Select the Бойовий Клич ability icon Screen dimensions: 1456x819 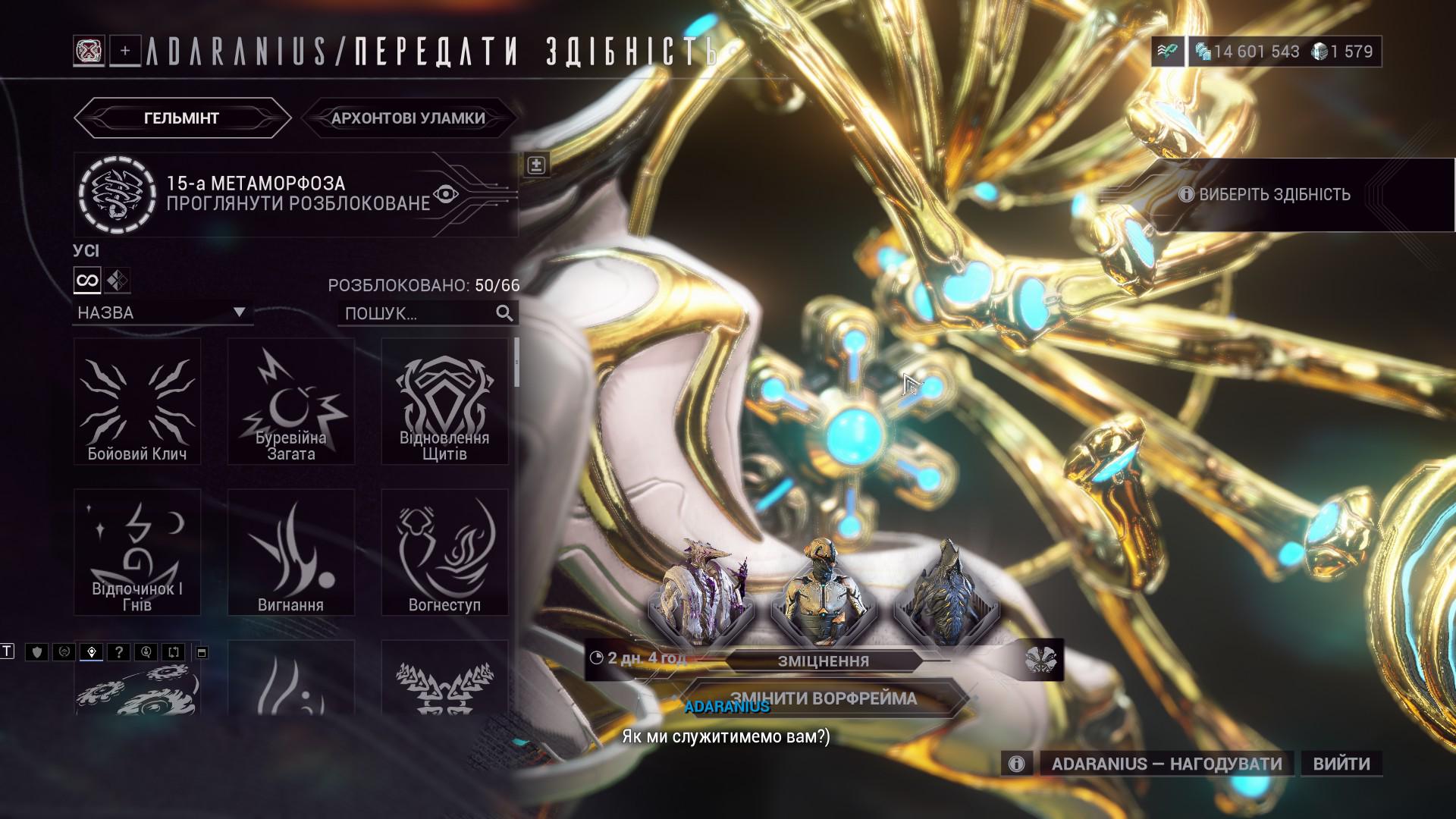tap(136, 402)
